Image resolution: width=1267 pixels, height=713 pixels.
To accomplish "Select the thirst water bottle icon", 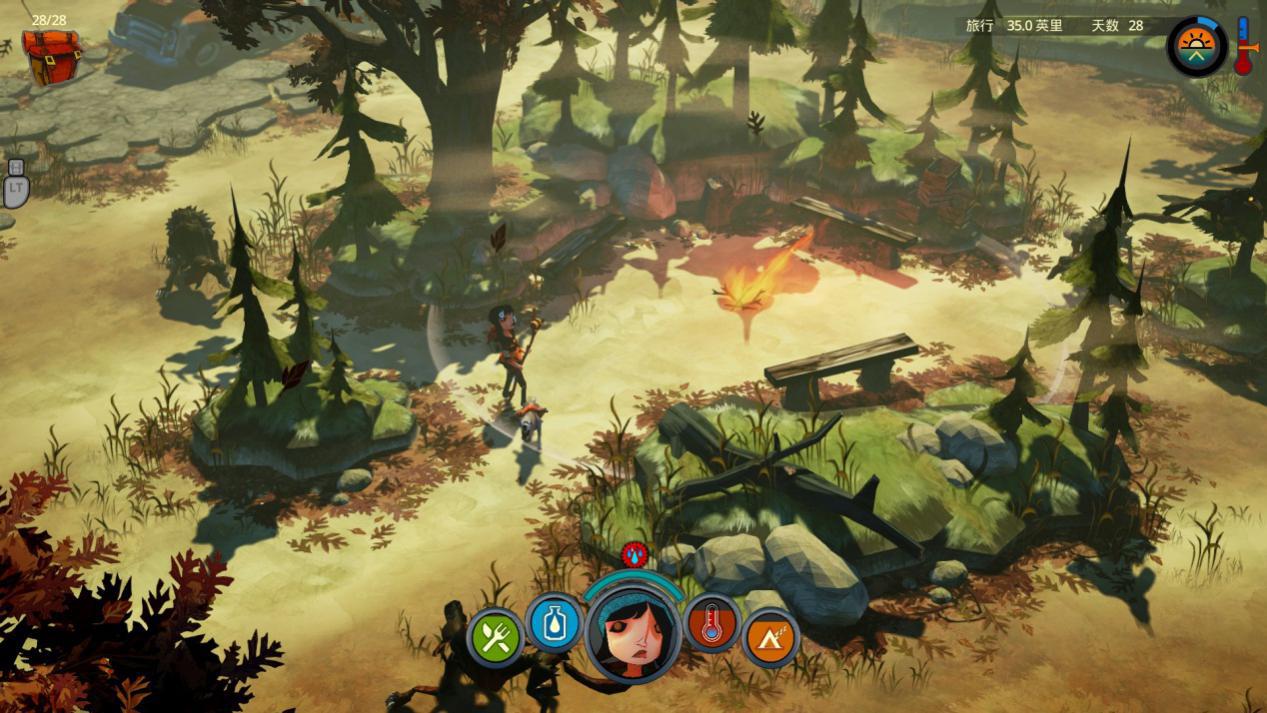I will [x=555, y=624].
